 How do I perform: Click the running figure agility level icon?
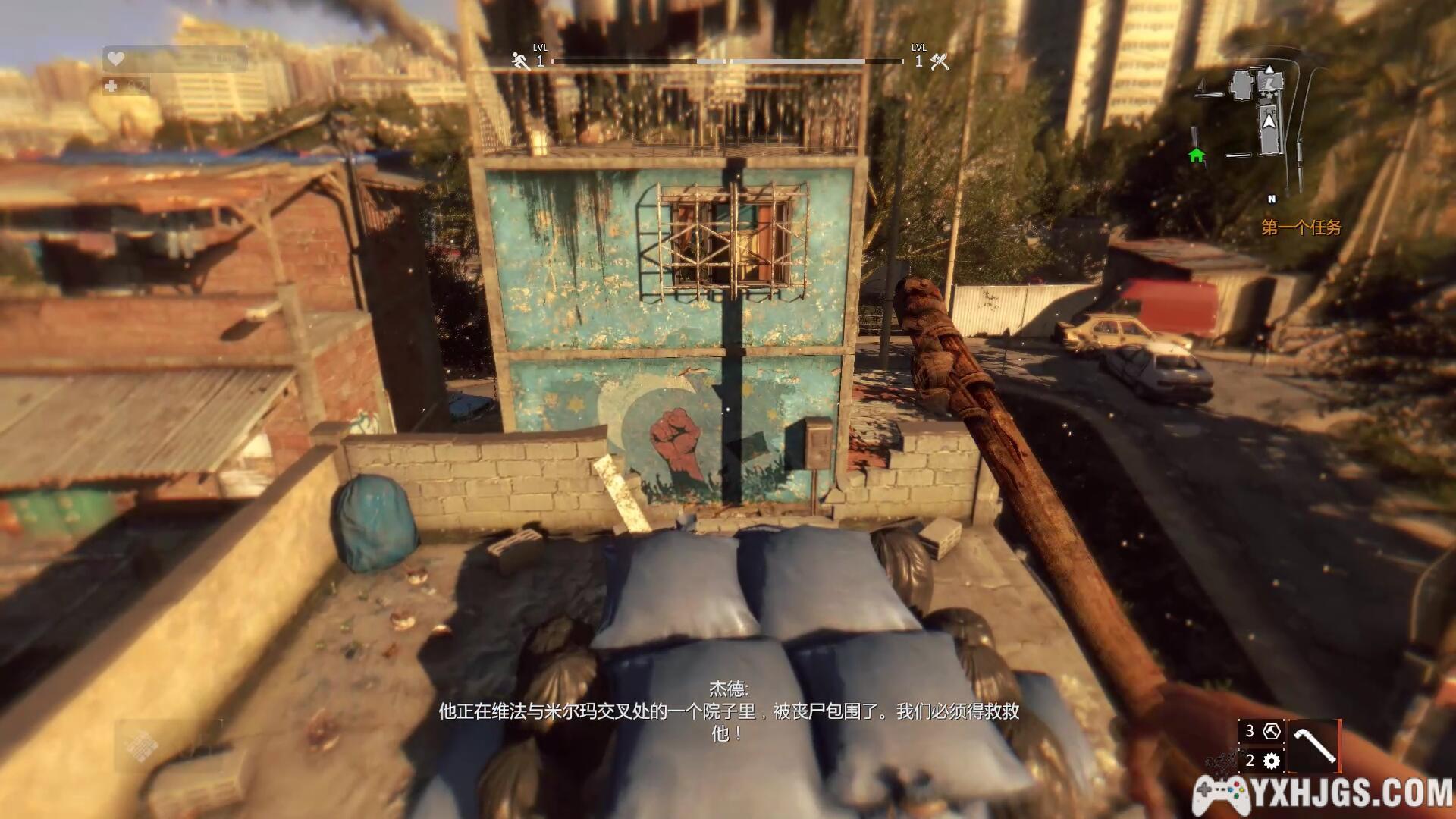pos(520,61)
